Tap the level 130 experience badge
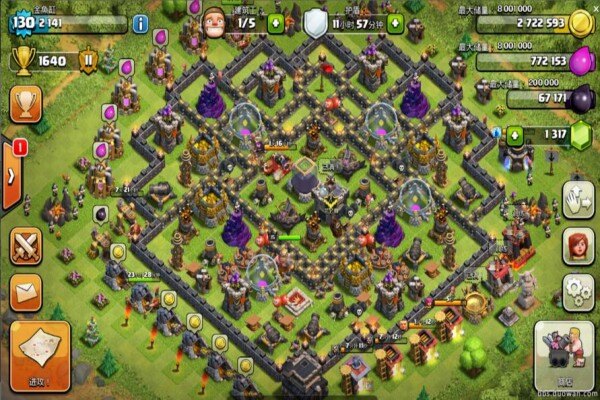The image size is (600, 400). (22, 23)
